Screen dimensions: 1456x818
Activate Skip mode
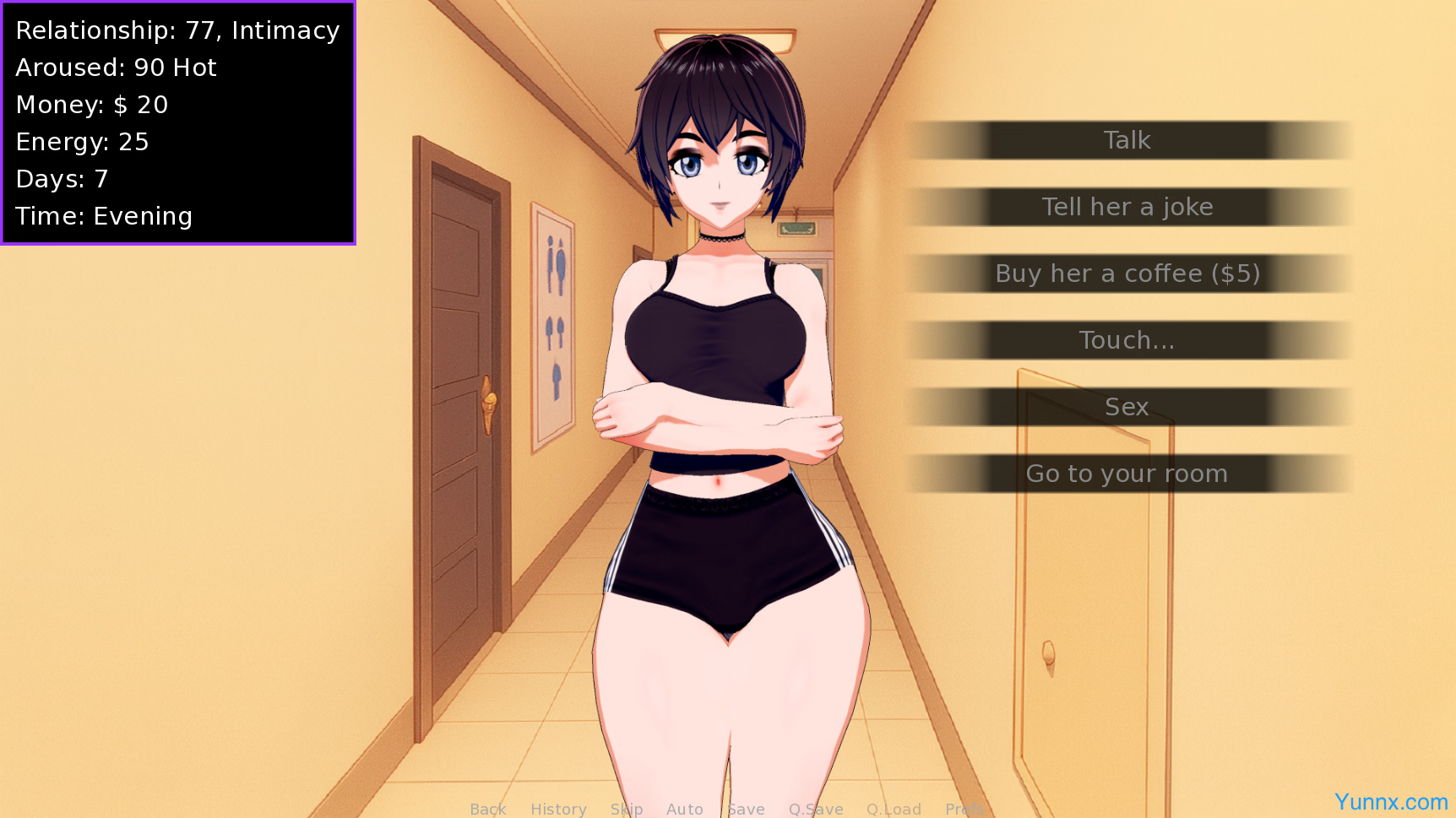point(627,809)
